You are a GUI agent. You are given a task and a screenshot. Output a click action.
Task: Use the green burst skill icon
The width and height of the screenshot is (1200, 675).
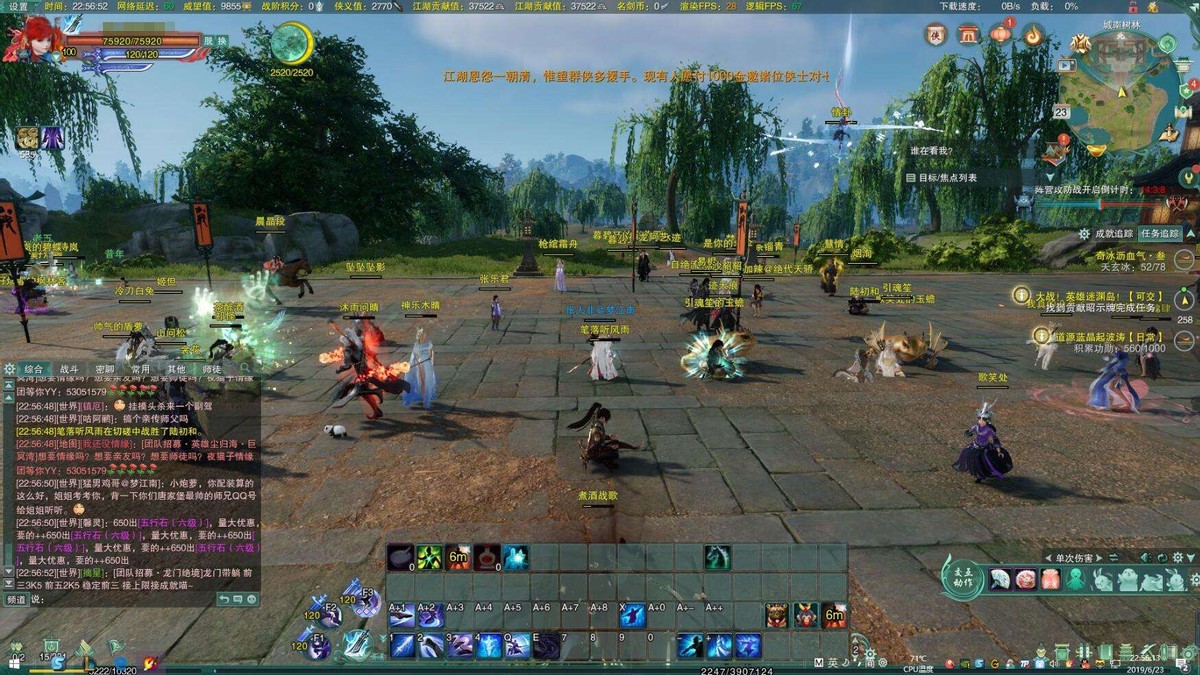[430, 557]
